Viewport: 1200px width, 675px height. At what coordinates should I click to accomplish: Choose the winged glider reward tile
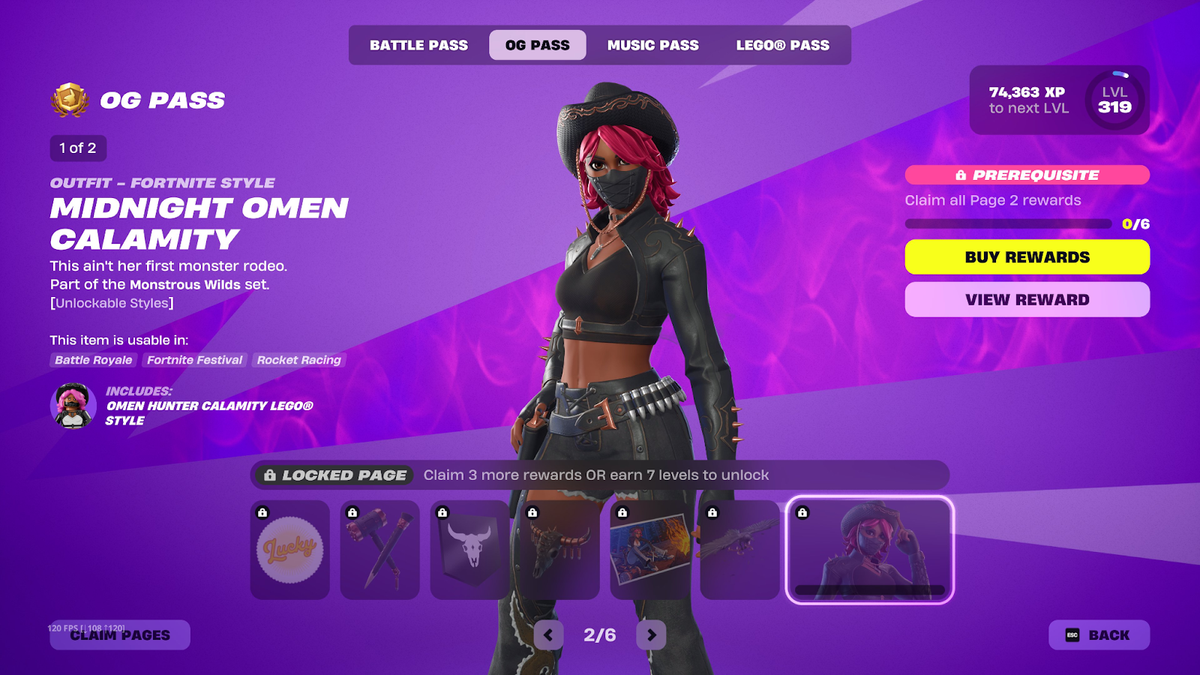coord(740,550)
